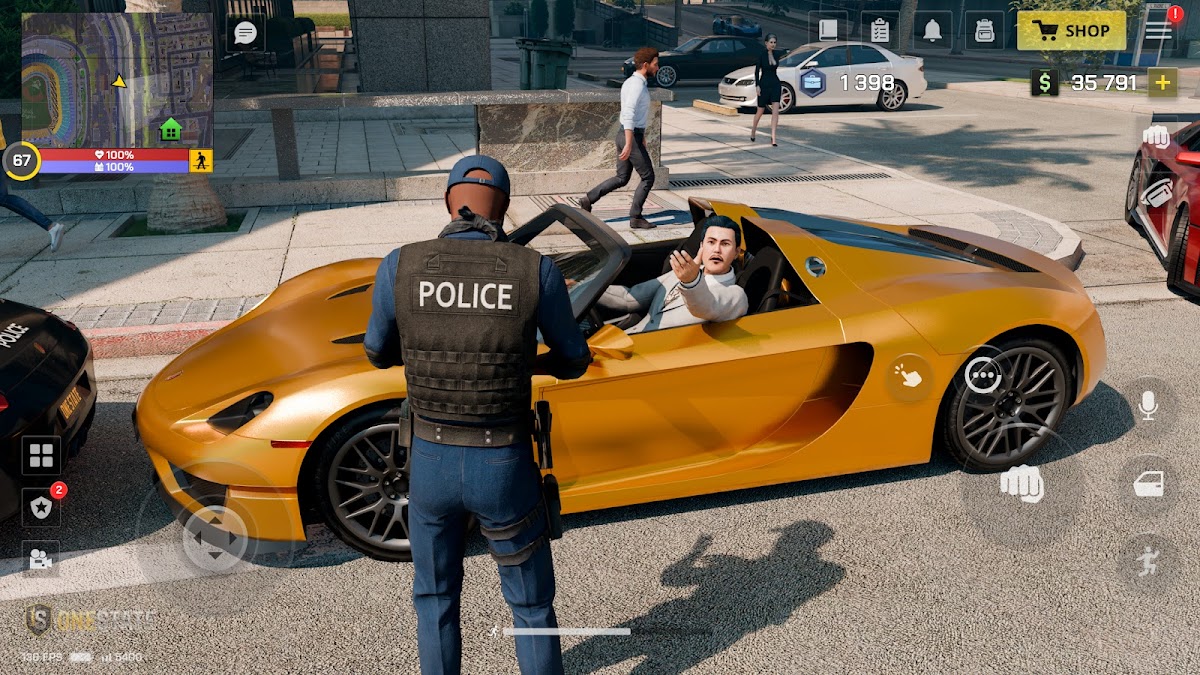1200x675 pixels.
Task: Open the backpack inventory
Action: coord(985,30)
